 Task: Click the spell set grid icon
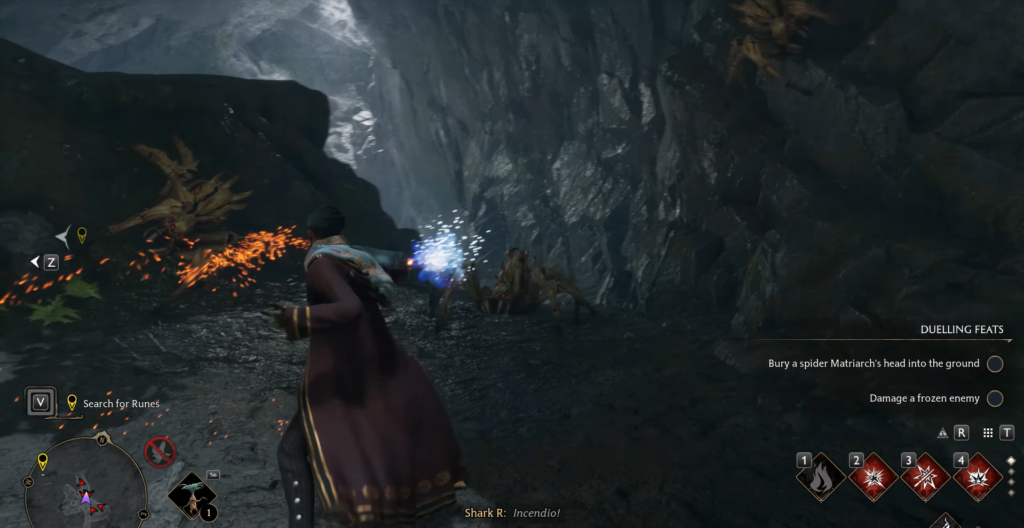coord(987,433)
